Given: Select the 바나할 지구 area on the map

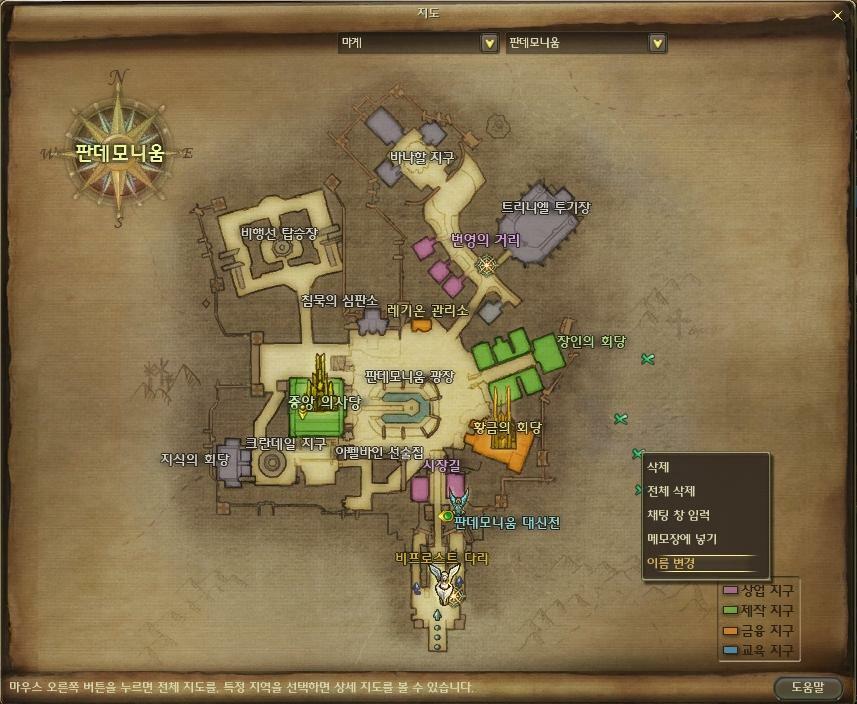Looking at the screenshot, I should [x=421, y=157].
